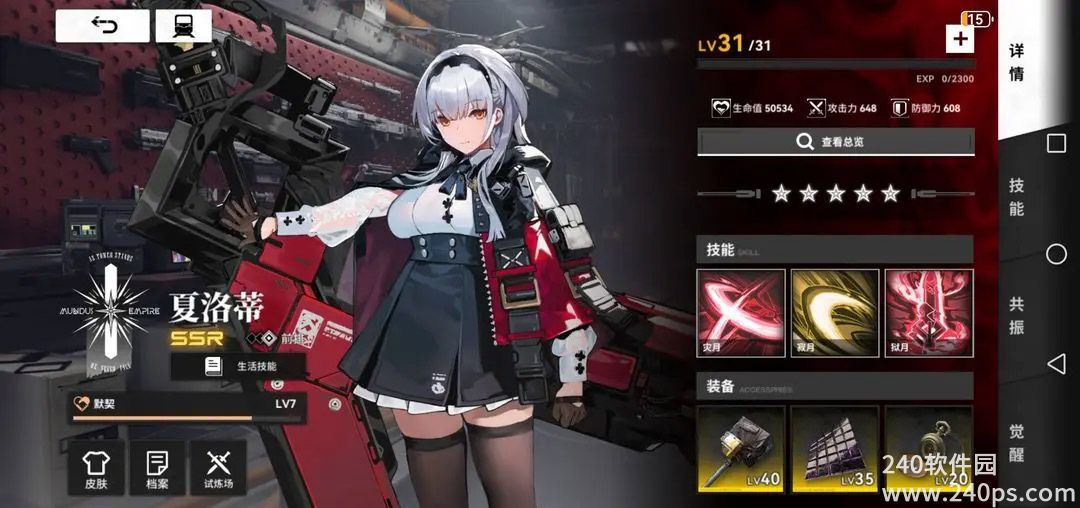The width and height of the screenshot is (1080, 508).
Task: Tap the Android recent apps square button
Action: coord(1056,144)
